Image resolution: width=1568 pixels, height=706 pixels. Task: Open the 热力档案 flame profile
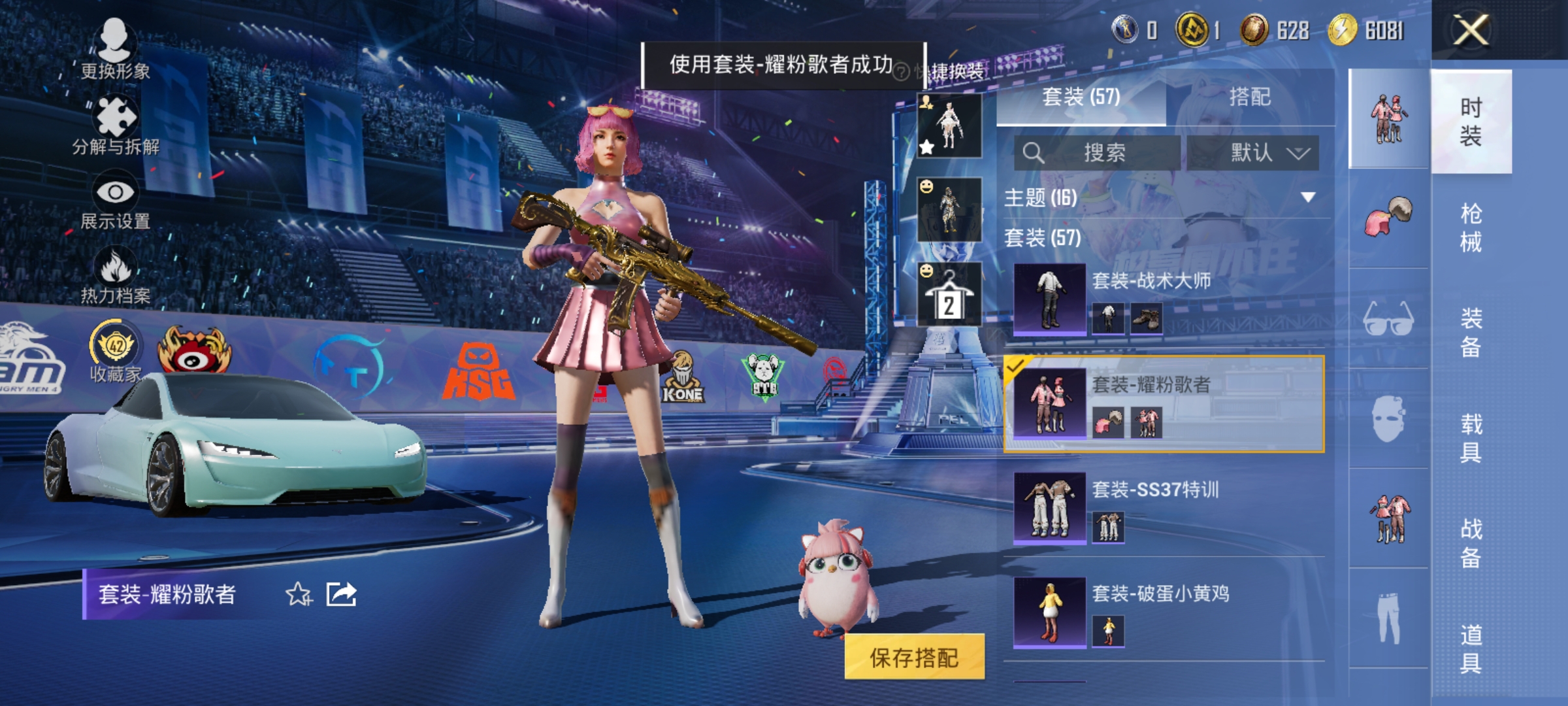[116, 275]
